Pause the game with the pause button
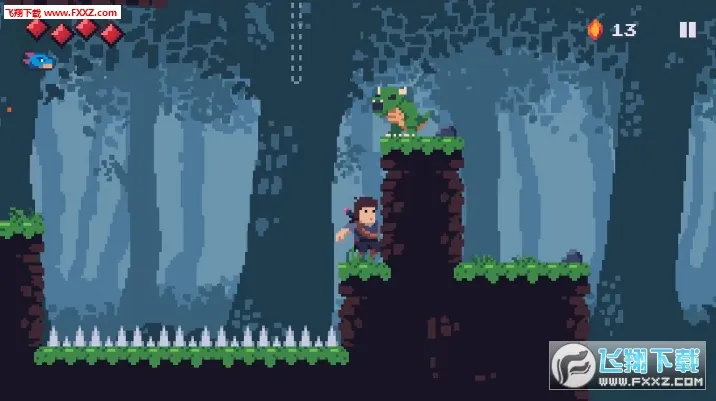Viewport: 716px width, 401px height. (x=687, y=30)
